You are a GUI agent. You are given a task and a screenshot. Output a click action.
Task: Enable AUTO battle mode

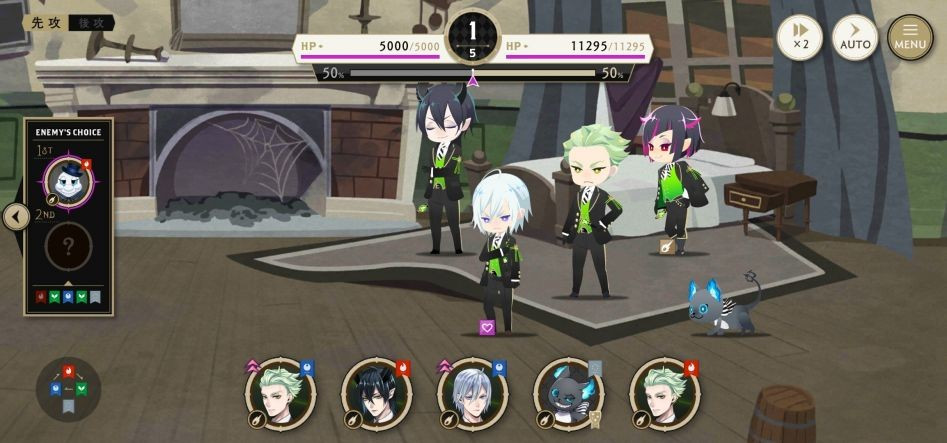tap(855, 38)
